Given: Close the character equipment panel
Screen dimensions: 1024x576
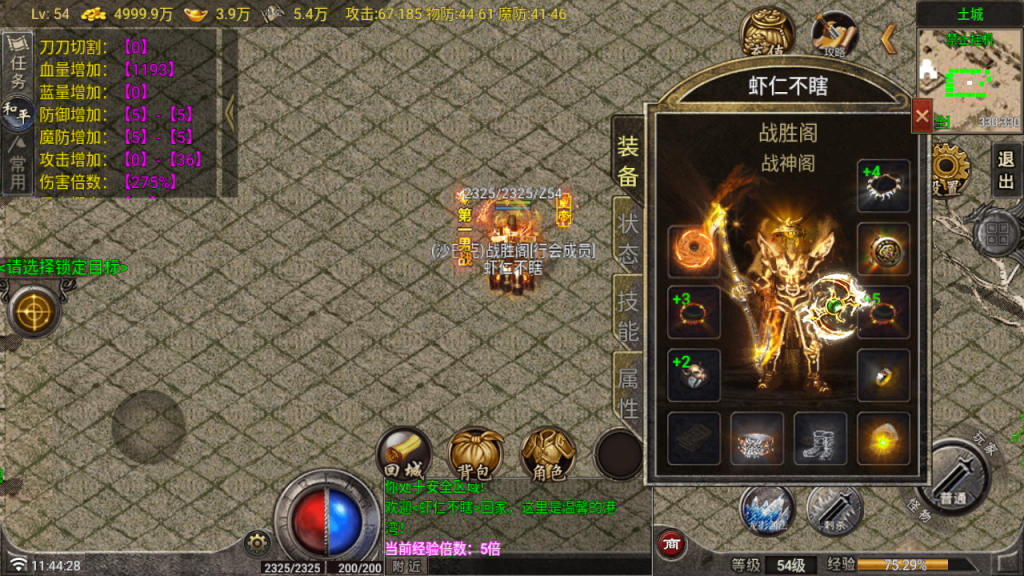Looking at the screenshot, I should pyautogui.click(x=921, y=116).
